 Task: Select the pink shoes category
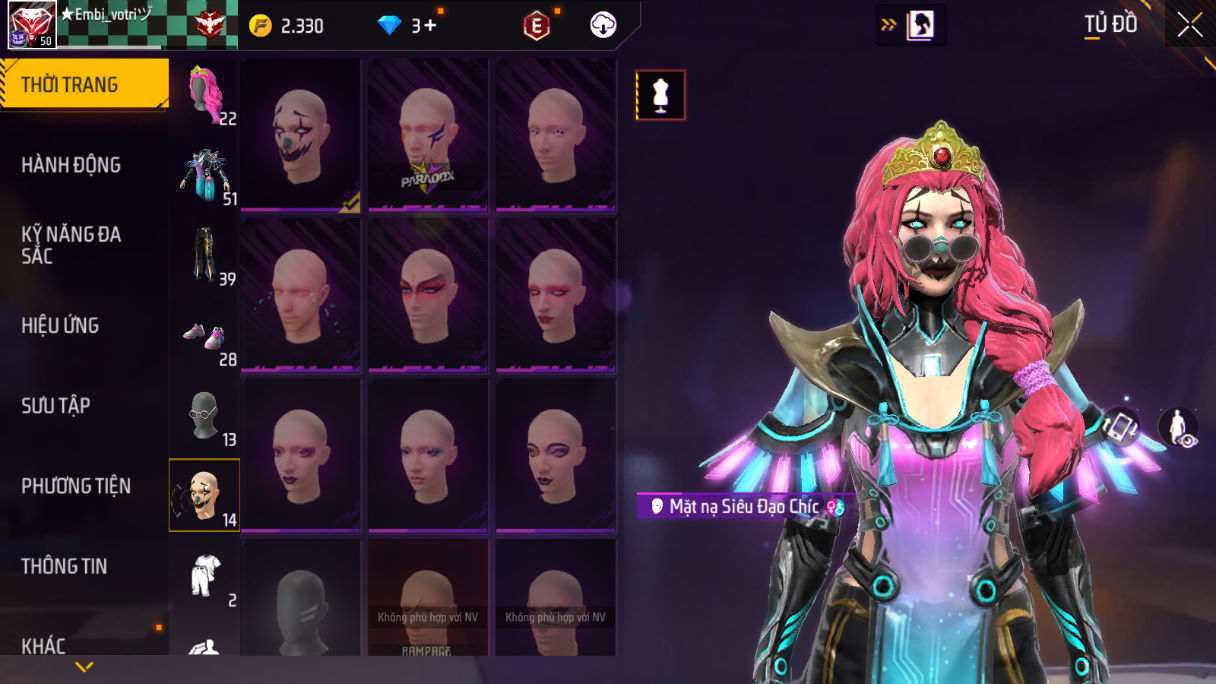click(x=205, y=337)
